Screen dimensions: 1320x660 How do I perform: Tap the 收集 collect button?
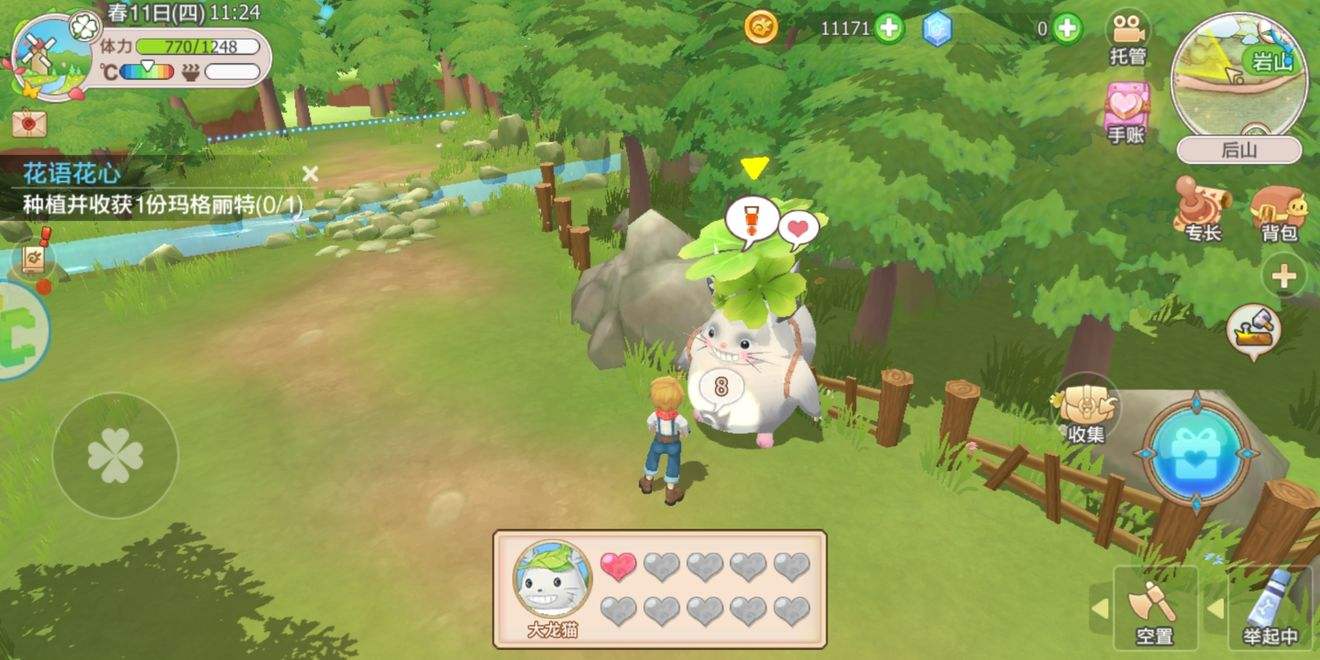(x=1086, y=410)
